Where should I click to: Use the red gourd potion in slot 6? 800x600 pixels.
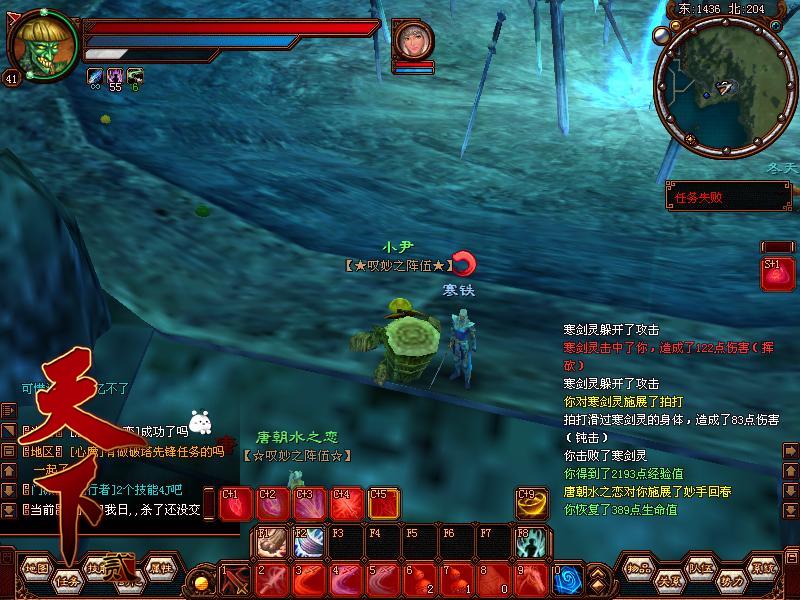tap(421, 579)
